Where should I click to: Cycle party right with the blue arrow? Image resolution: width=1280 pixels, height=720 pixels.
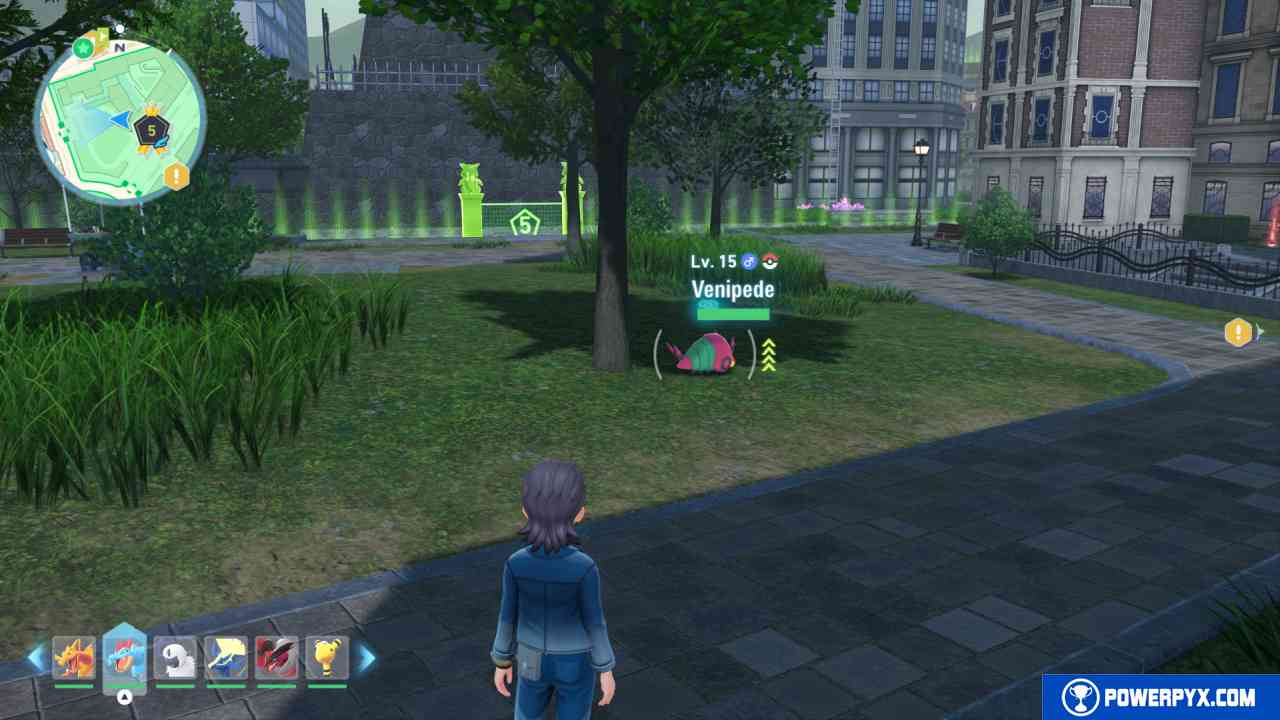[367, 658]
